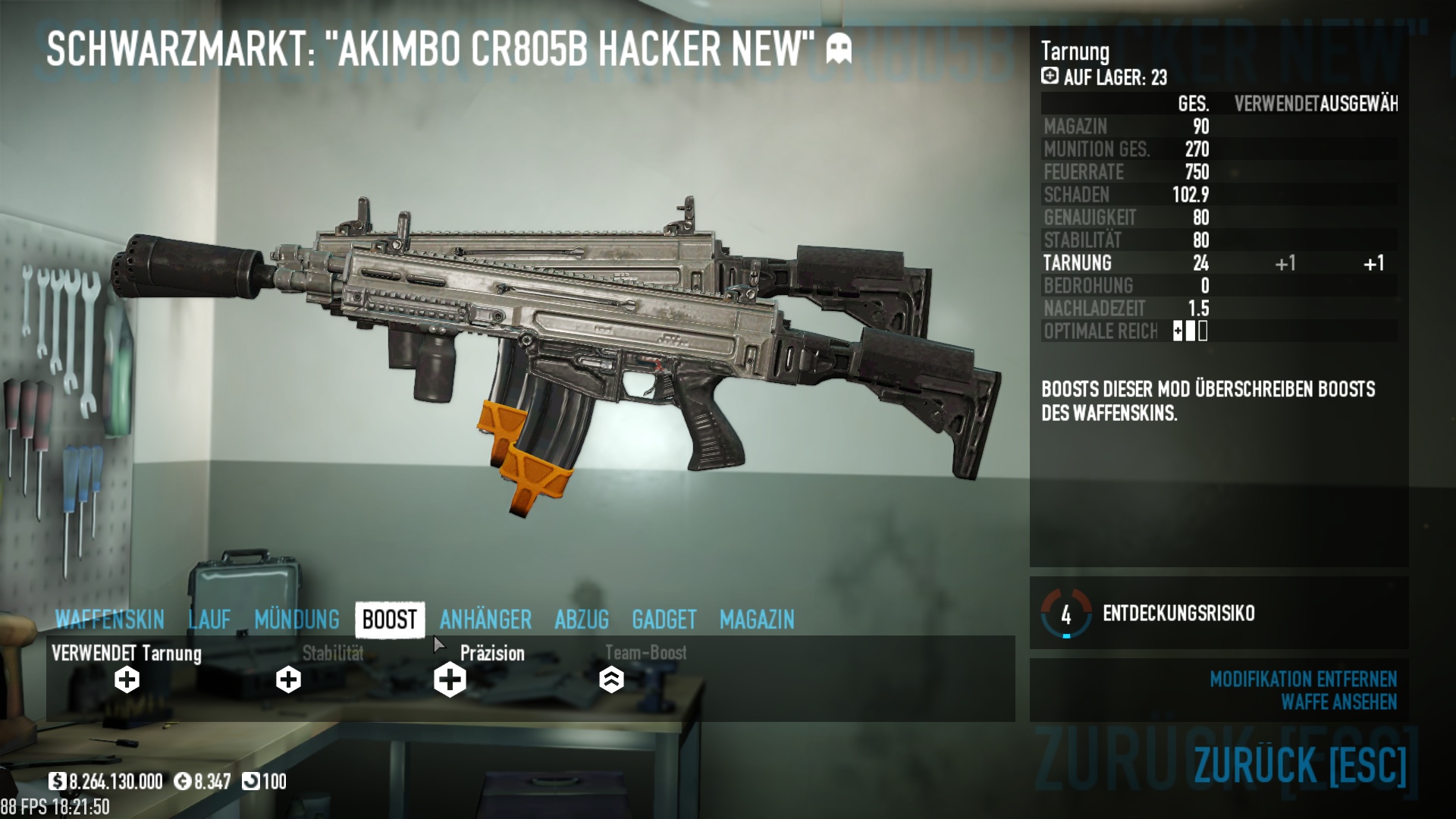1456x819 pixels.
Task: Open Waffe Ansehen weapon preview
Action: pyautogui.click(x=1338, y=702)
